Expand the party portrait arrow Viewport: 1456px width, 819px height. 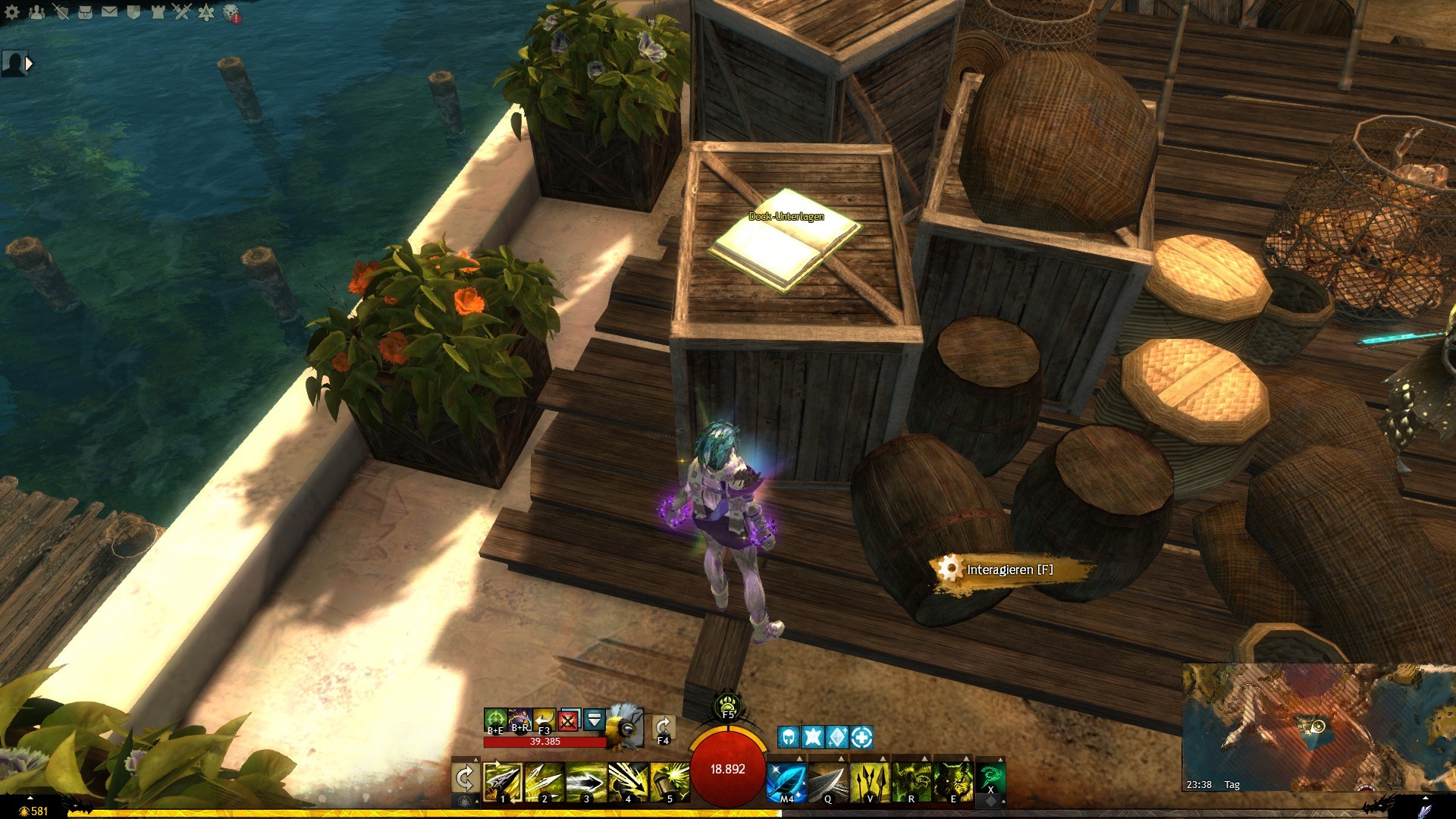coord(29,64)
